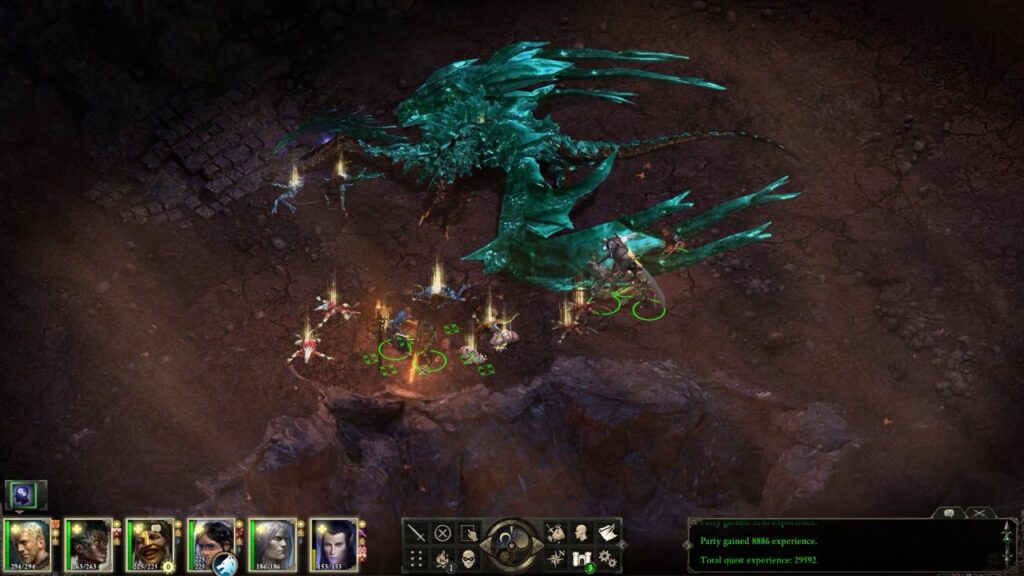The height and width of the screenshot is (576, 1024).
Task: Open the character sheet head icon
Action: coord(580,533)
